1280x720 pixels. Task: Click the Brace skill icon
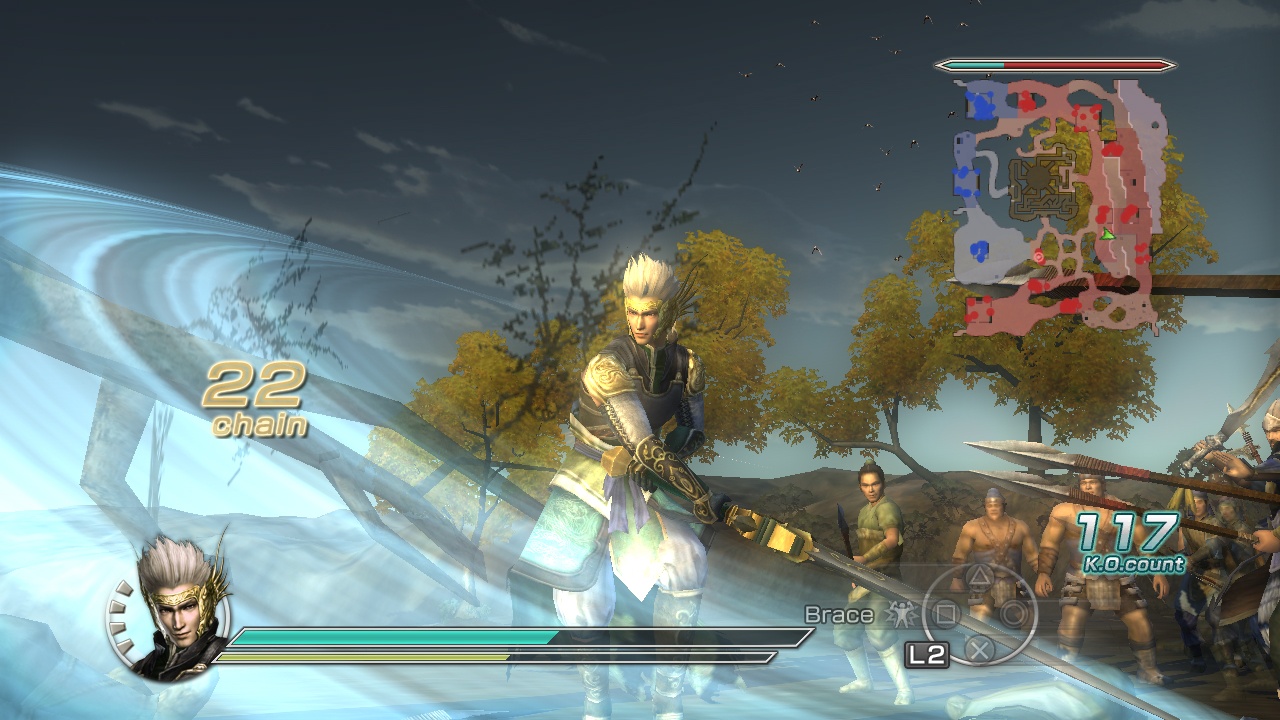pyautogui.click(x=902, y=614)
